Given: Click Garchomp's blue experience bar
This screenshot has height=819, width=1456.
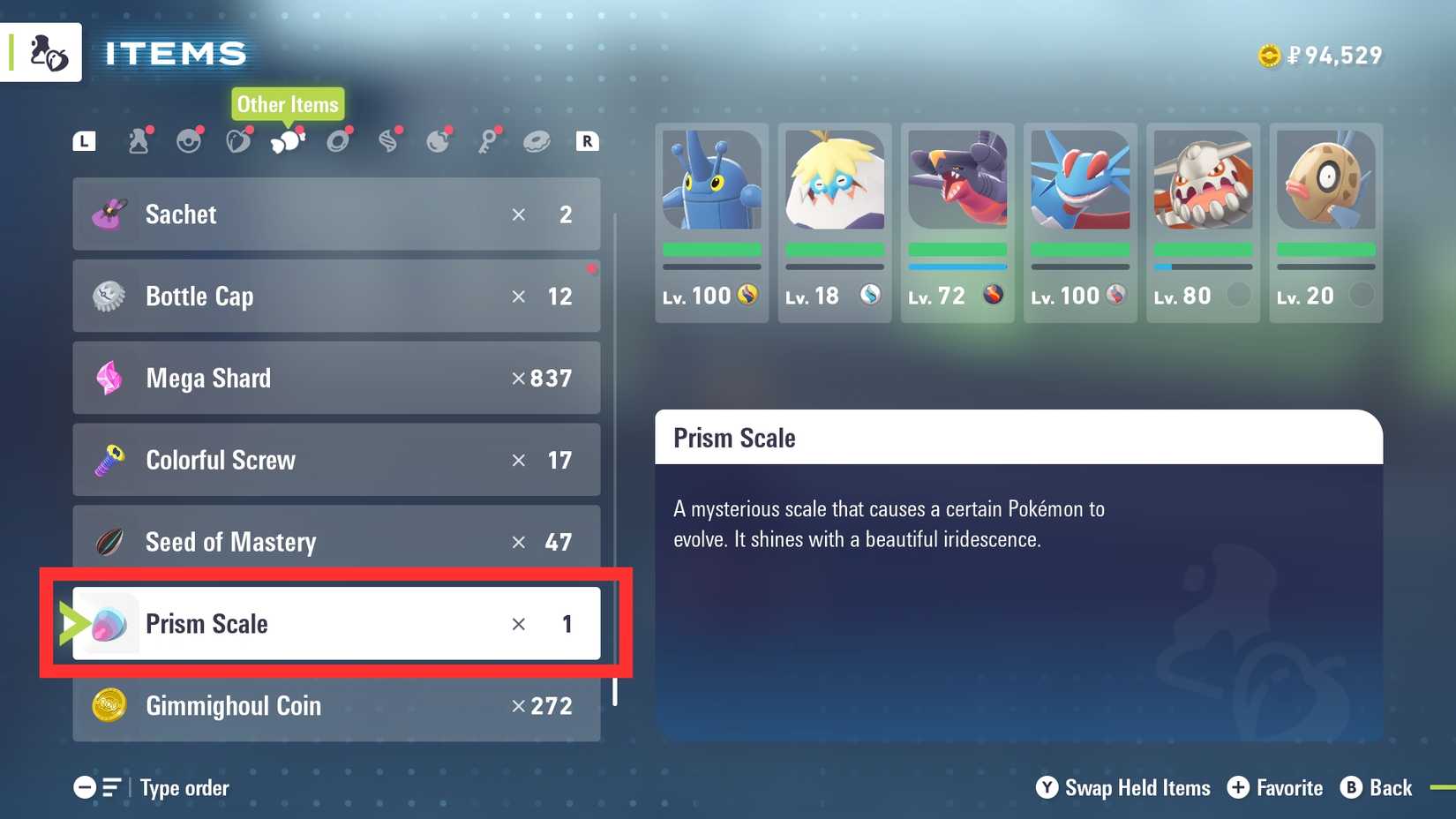Looking at the screenshot, I should click(x=957, y=267).
